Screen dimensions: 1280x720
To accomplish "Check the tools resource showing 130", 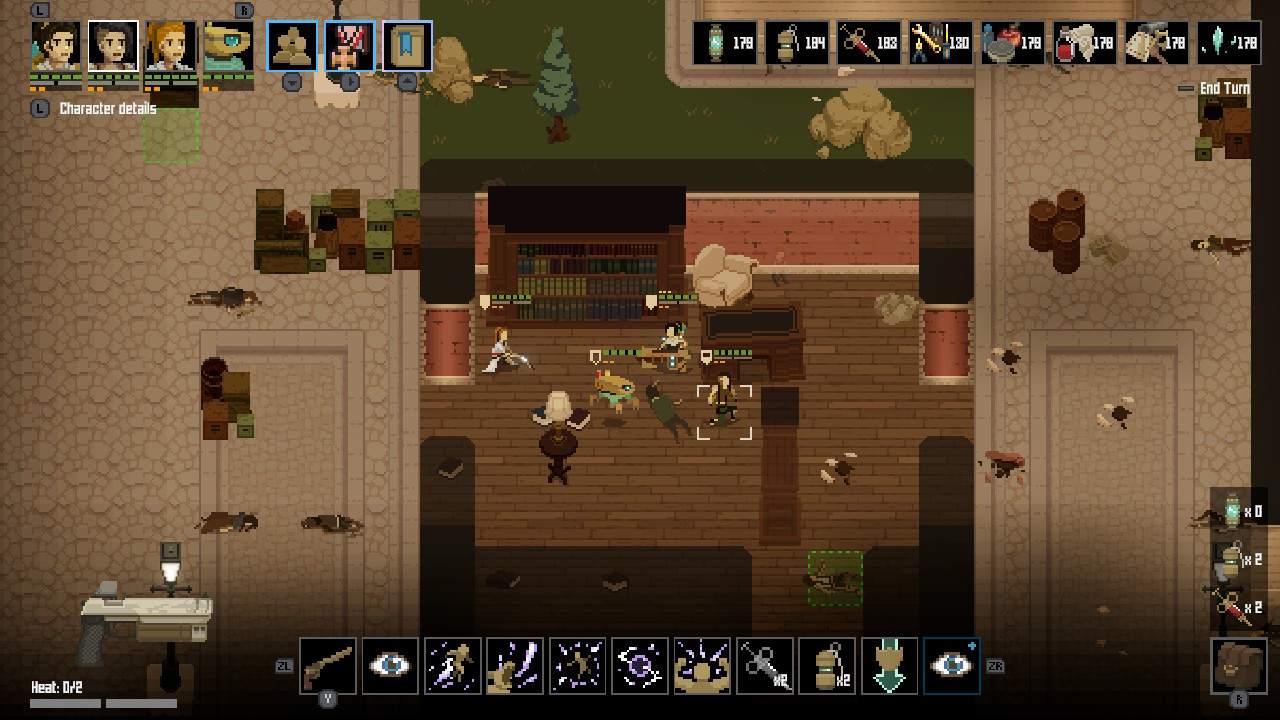I will [x=940, y=43].
